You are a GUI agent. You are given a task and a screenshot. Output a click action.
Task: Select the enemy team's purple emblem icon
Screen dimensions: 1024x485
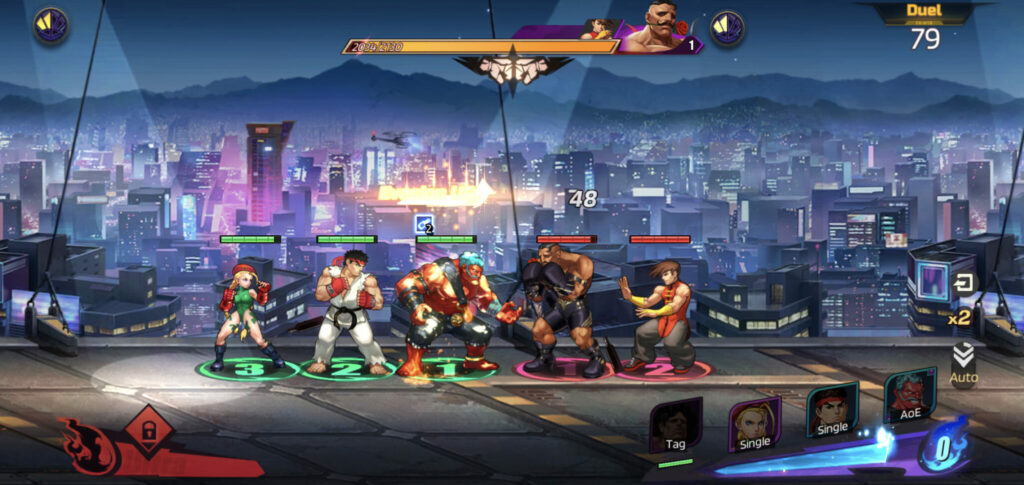727,28
